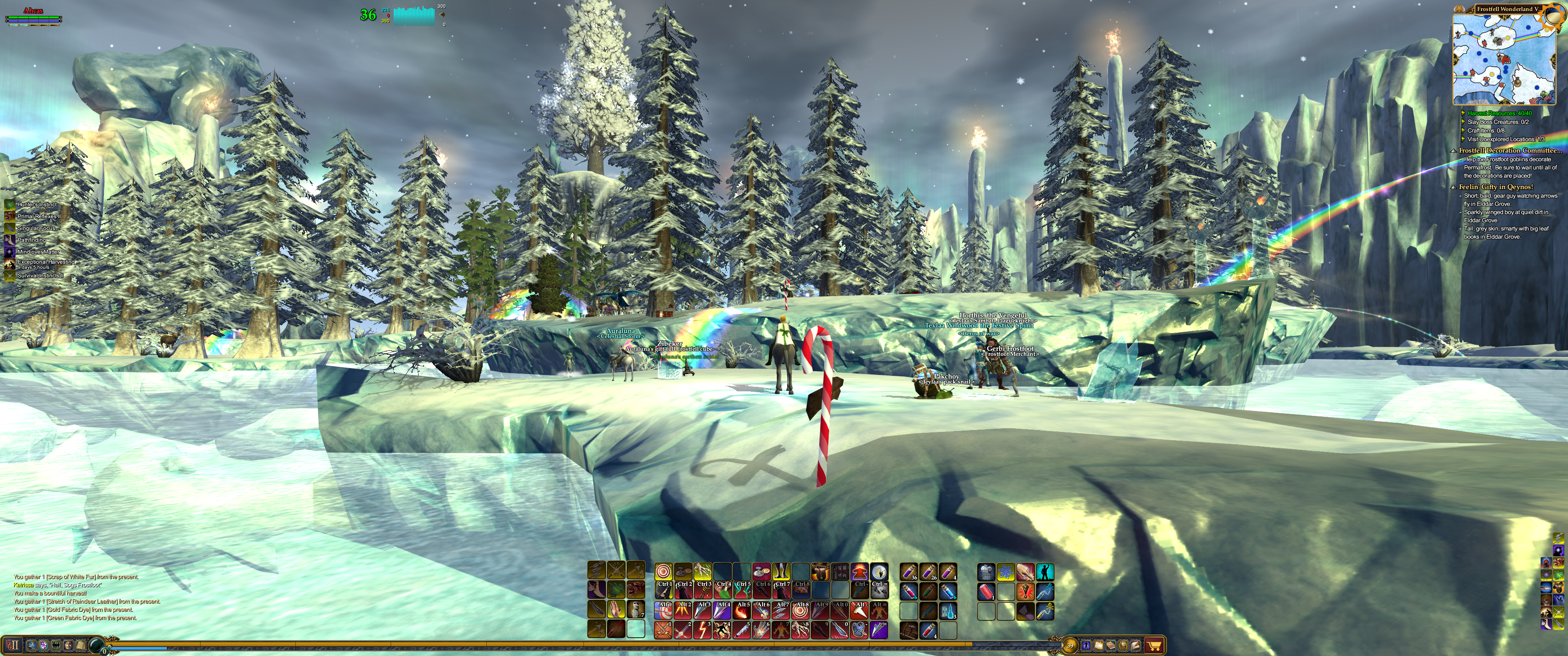Activate the hooded figure ability on Ctrl 1
The image size is (1568, 656).
tap(664, 590)
